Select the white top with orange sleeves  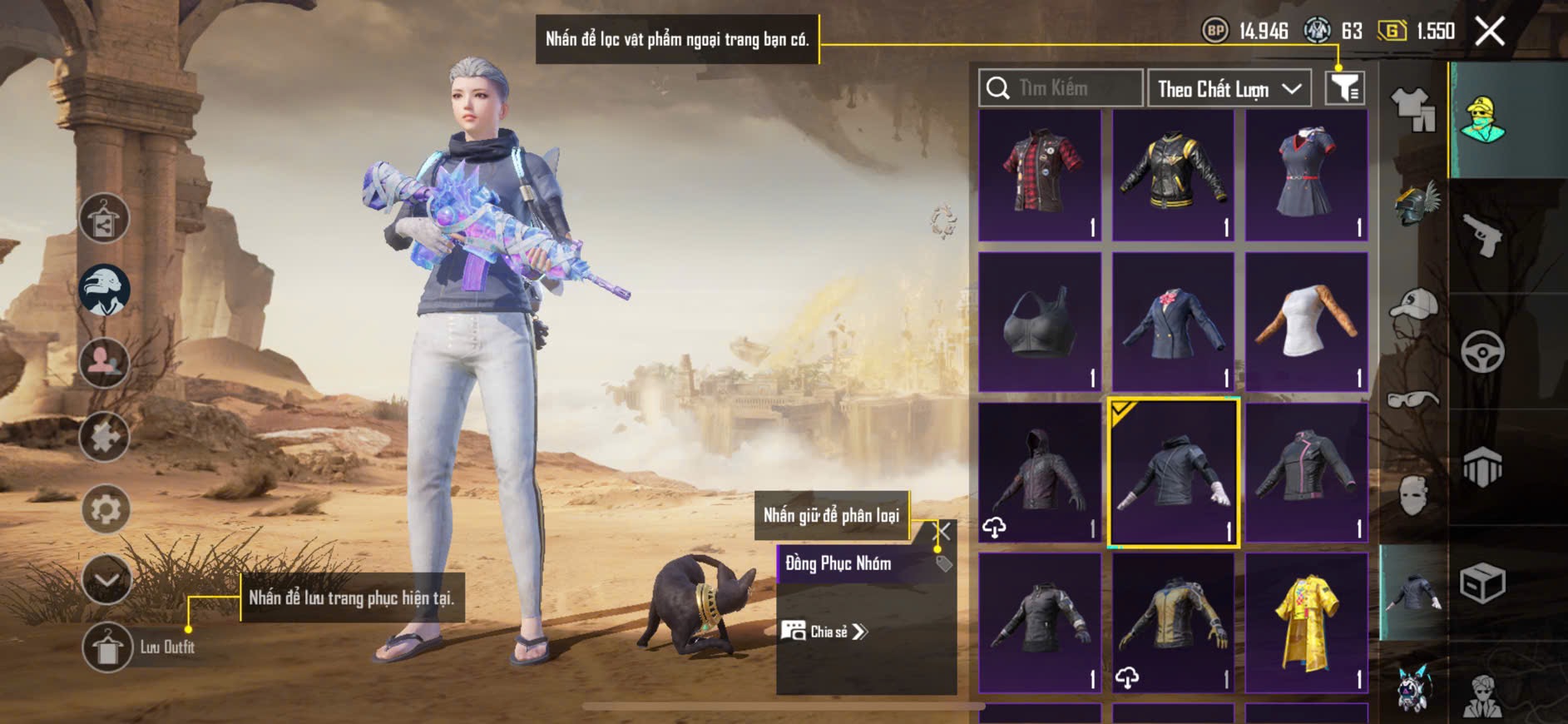click(x=1306, y=323)
